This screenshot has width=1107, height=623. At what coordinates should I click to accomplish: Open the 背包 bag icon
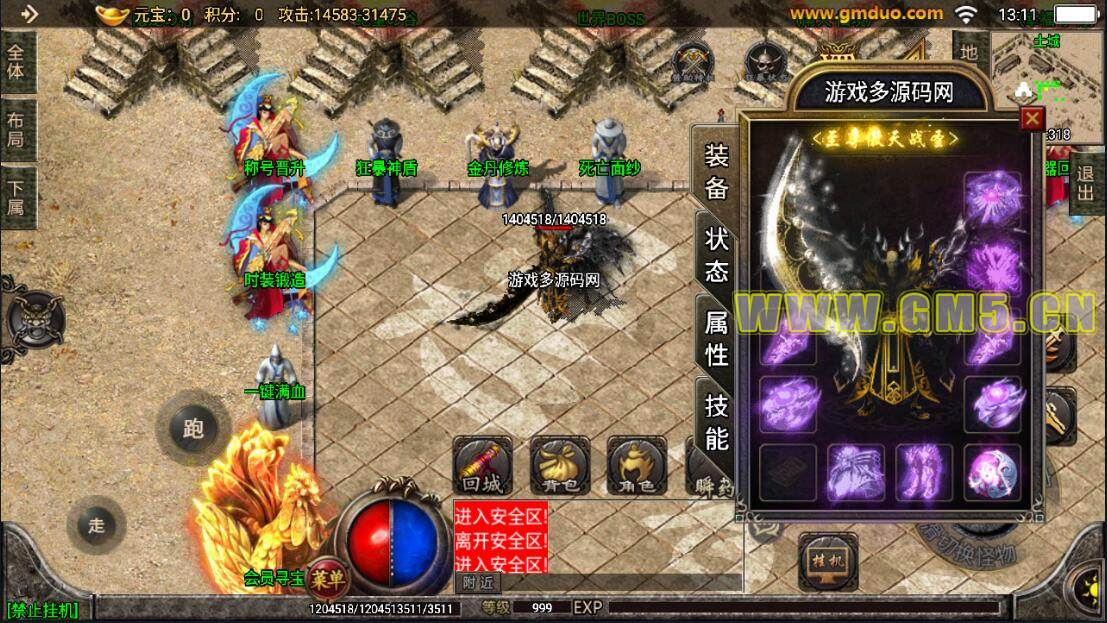(559, 465)
